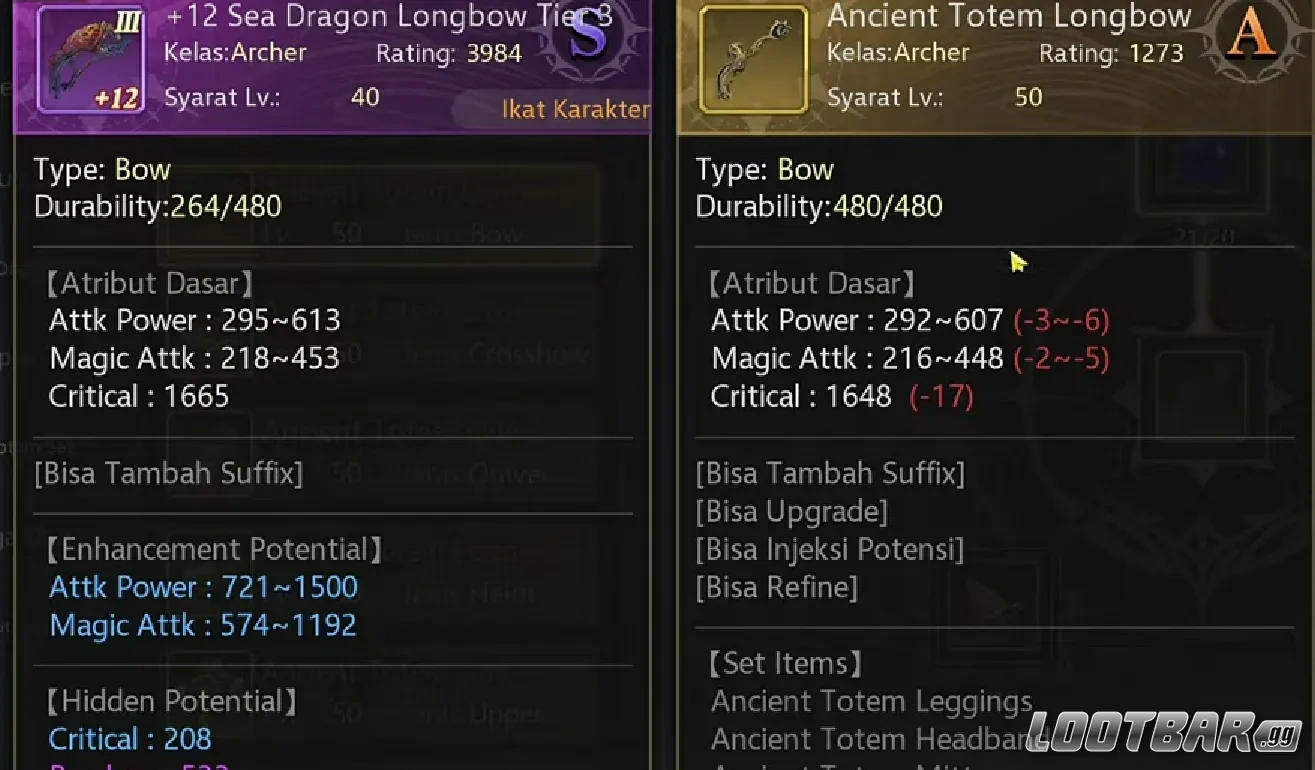The width and height of the screenshot is (1315, 770).
Task: Select Ancient Totem Leggings set item
Action: pos(872,701)
